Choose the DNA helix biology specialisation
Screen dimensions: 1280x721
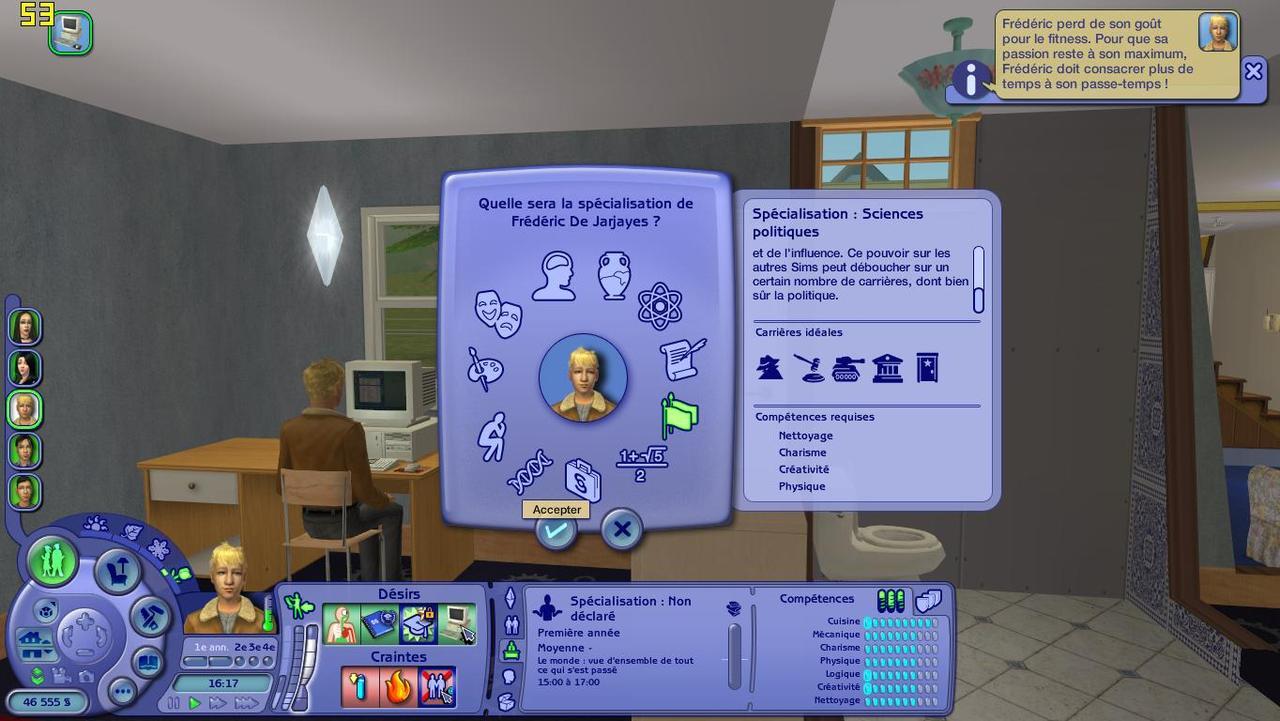[x=529, y=472]
